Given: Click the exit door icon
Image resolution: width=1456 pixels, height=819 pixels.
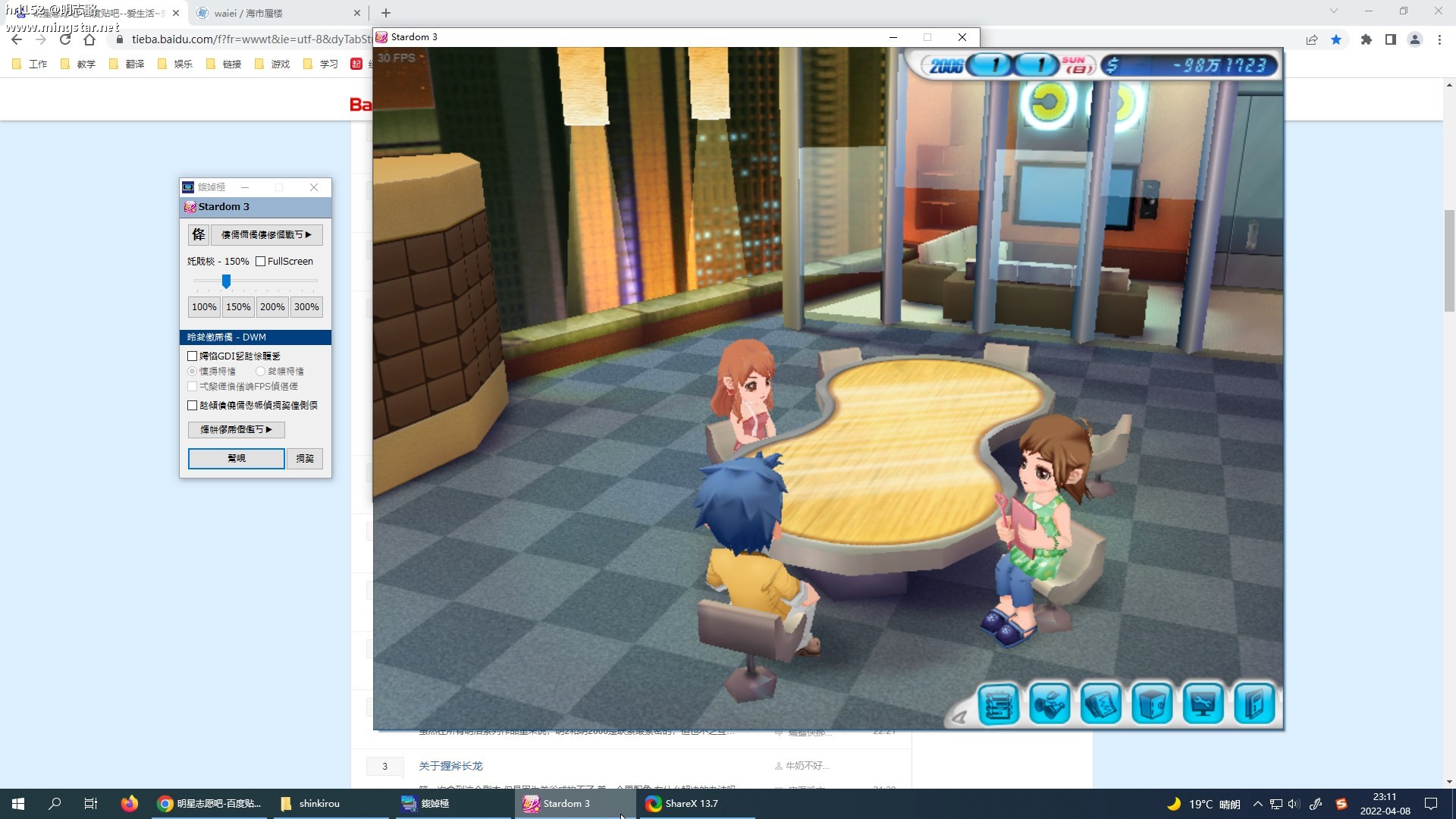Looking at the screenshot, I should 1254,704.
